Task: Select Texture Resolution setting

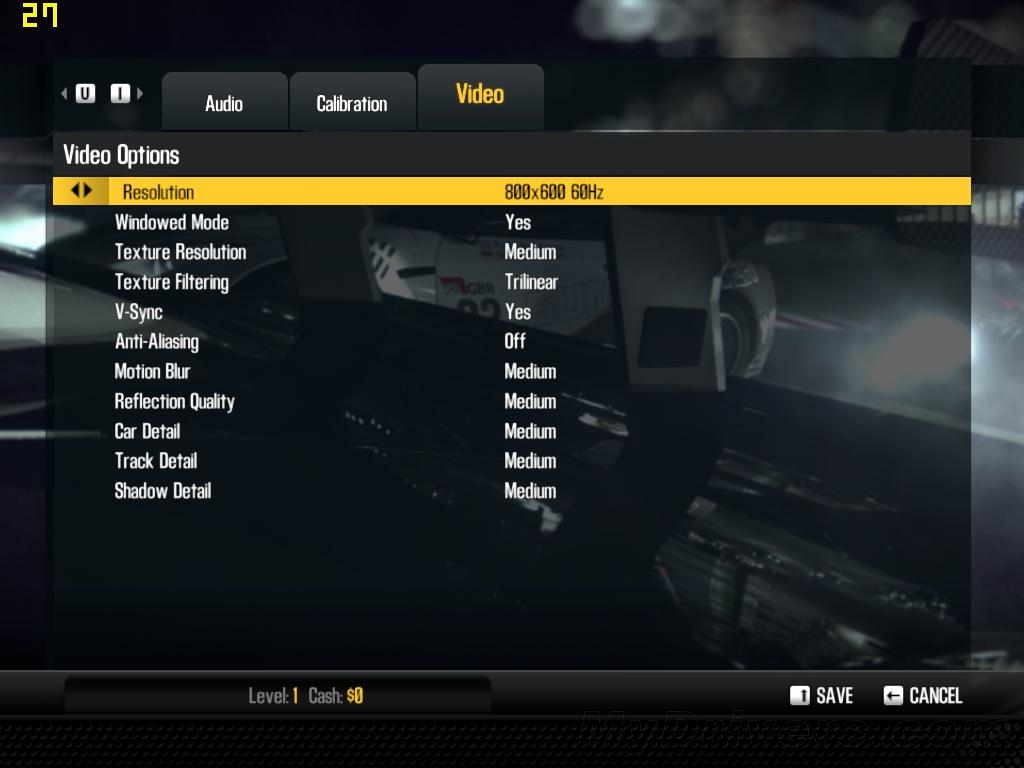Action: point(180,252)
